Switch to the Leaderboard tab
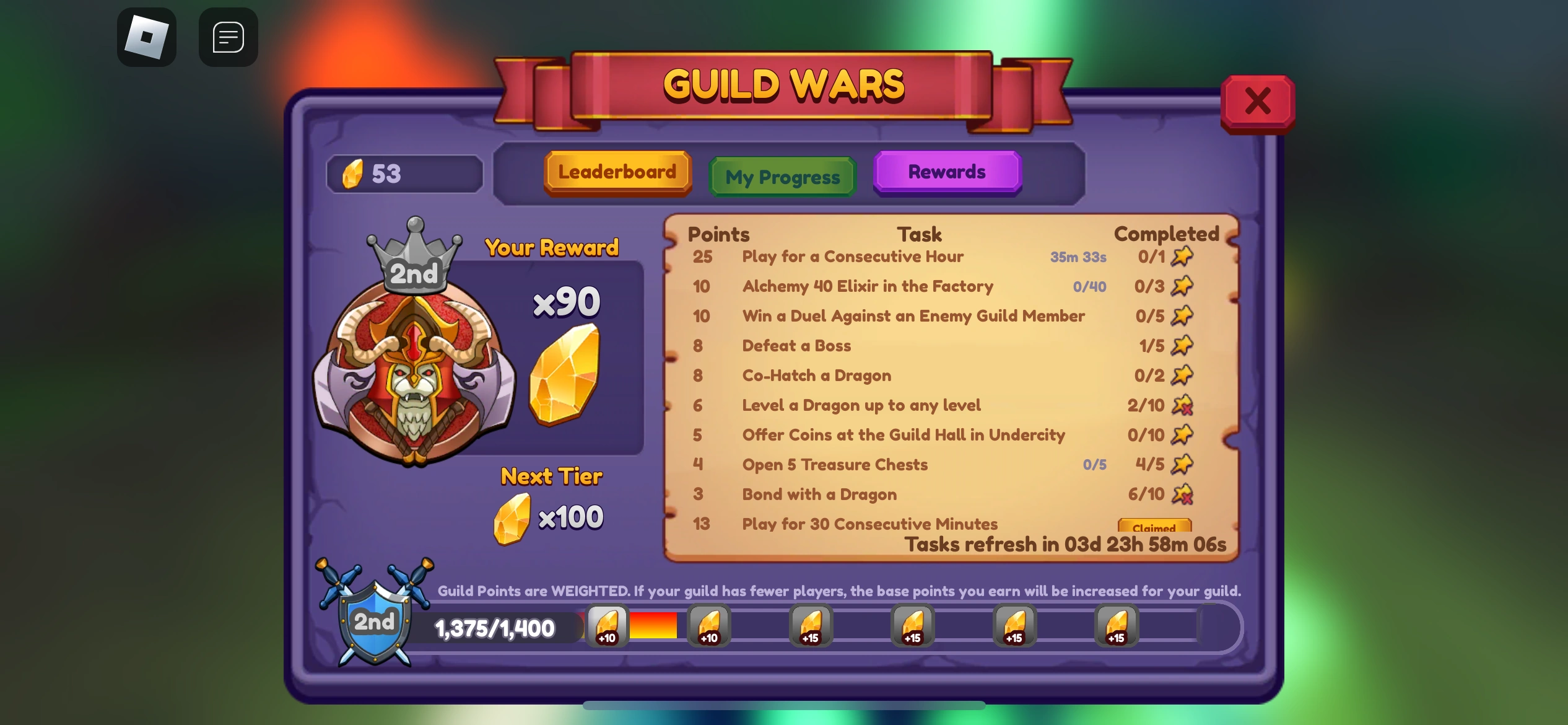Viewport: 1568px width, 725px height. (x=617, y=172)
